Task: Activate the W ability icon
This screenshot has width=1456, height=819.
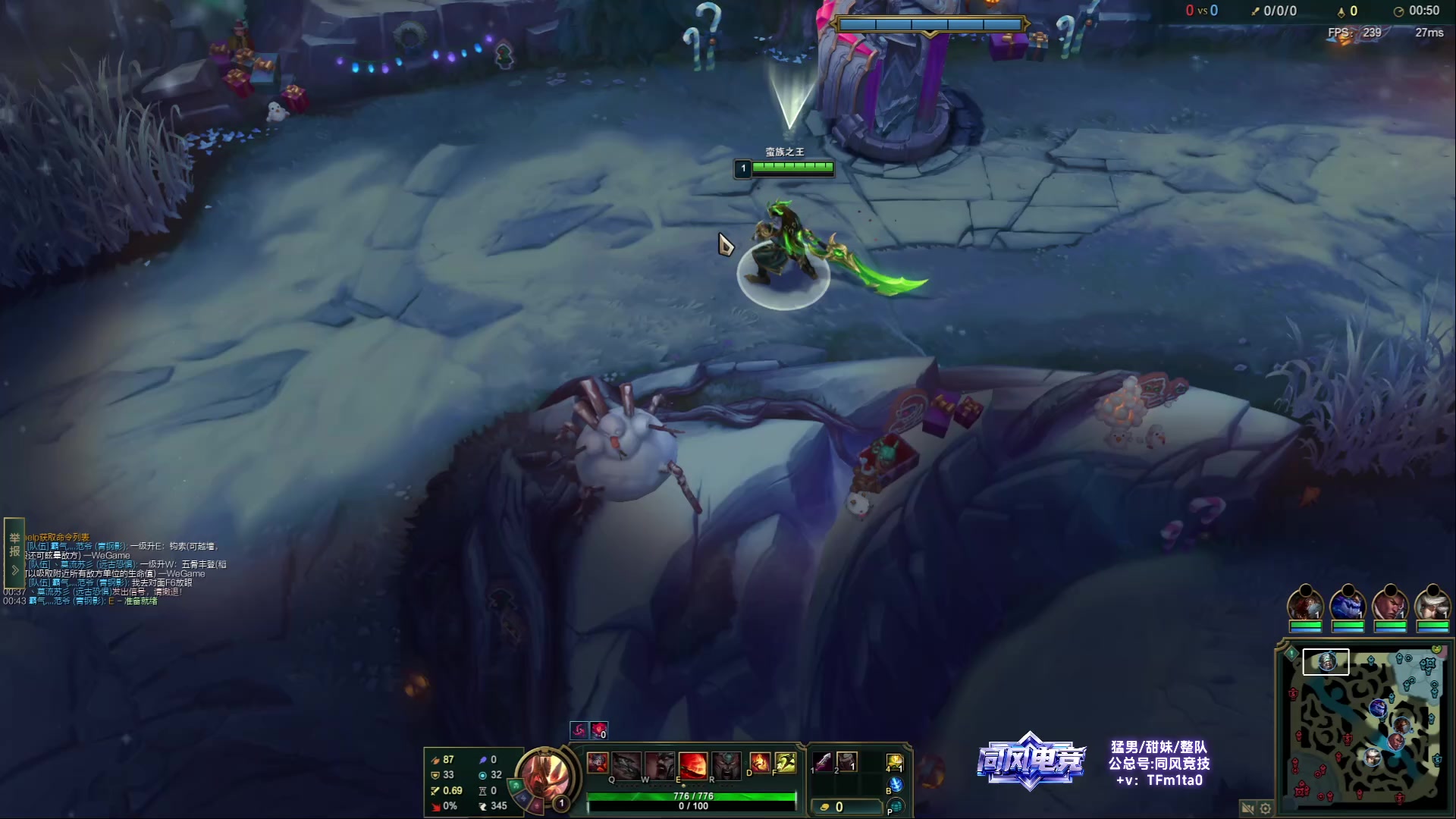Action: pyautogui.click(x=660, y=764)
